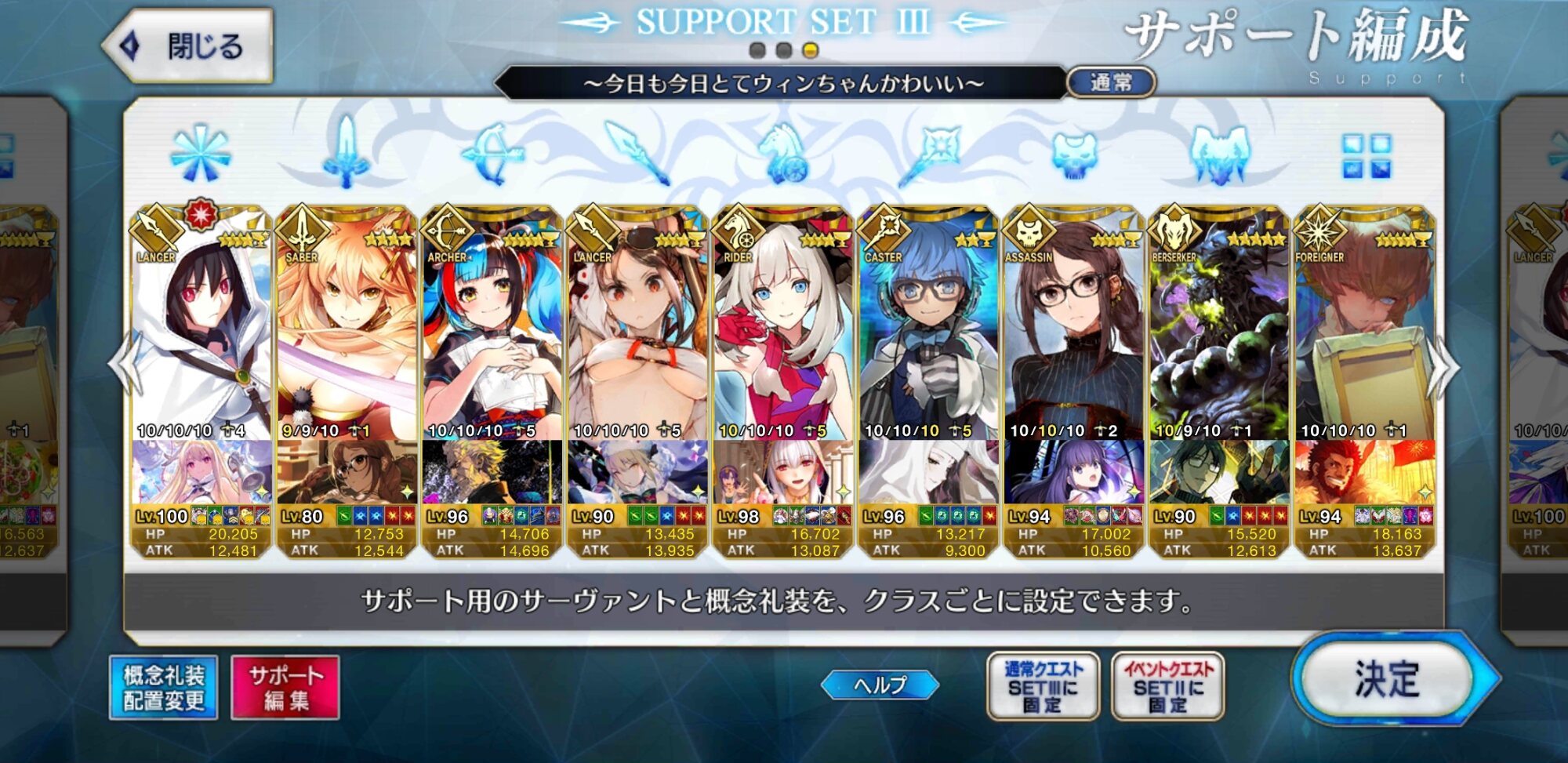
Task: Select the Berserker servant card
Action: point(1219,329)
